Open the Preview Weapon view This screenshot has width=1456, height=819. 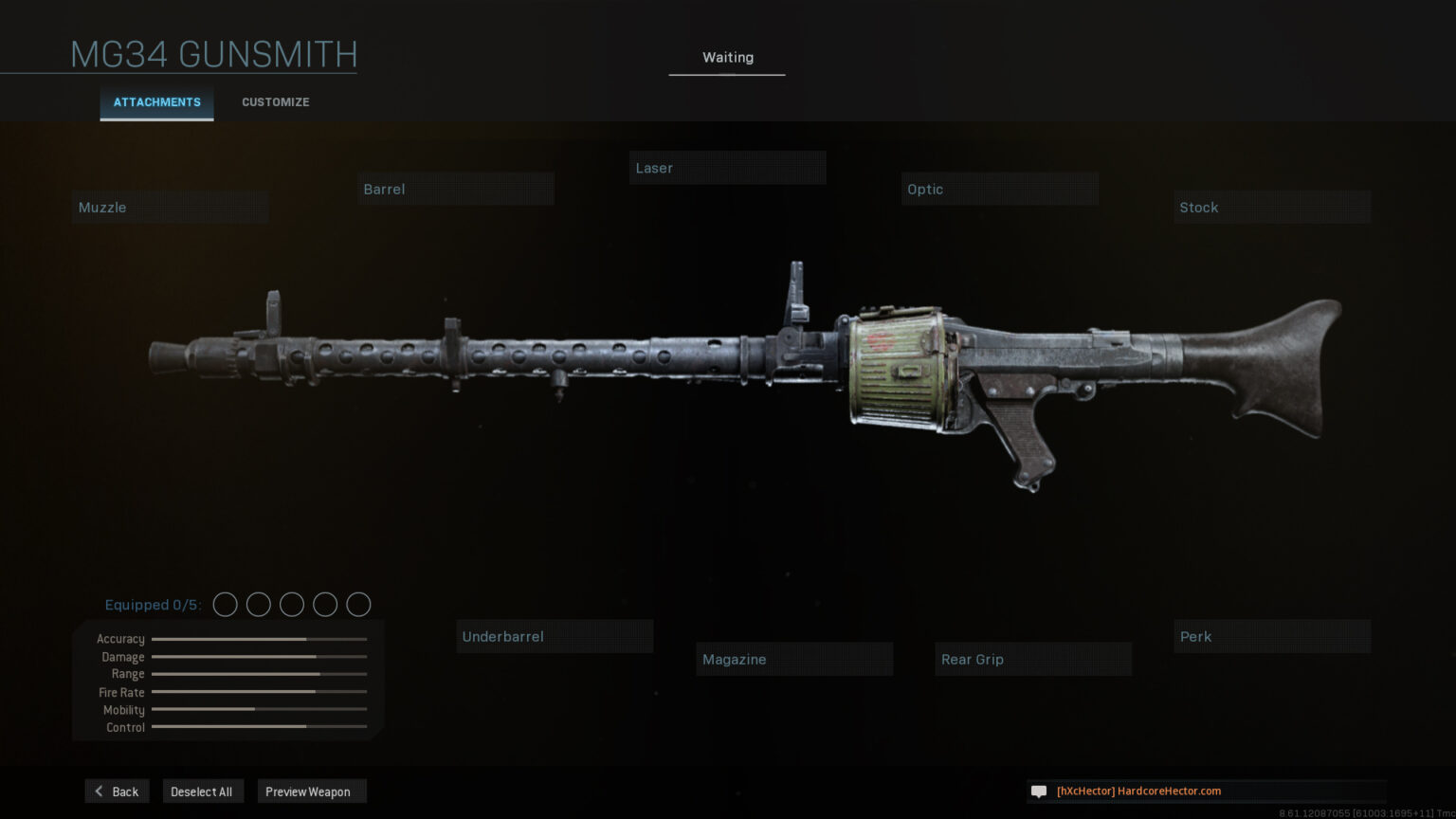click(x=311, y=791)
